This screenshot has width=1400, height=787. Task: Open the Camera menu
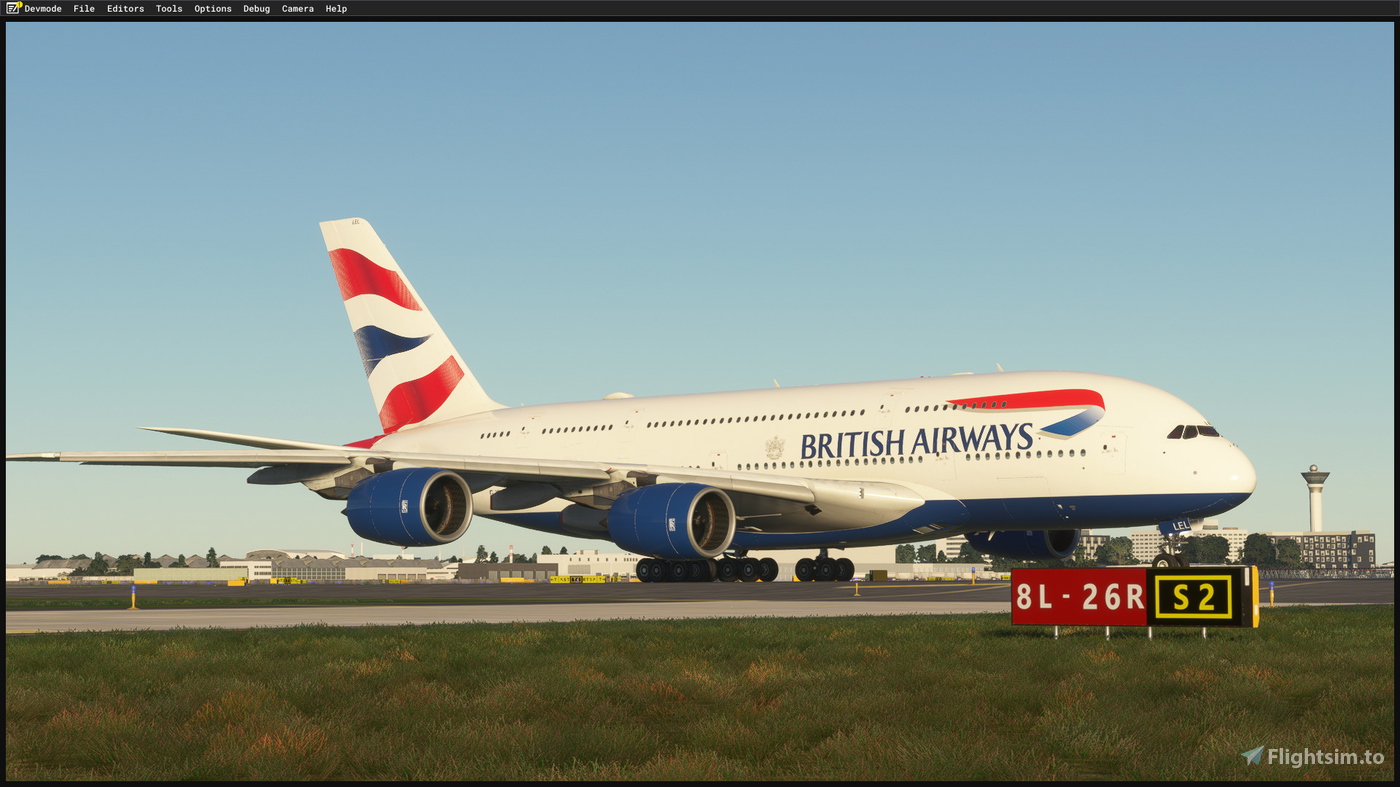pos(297,8)
